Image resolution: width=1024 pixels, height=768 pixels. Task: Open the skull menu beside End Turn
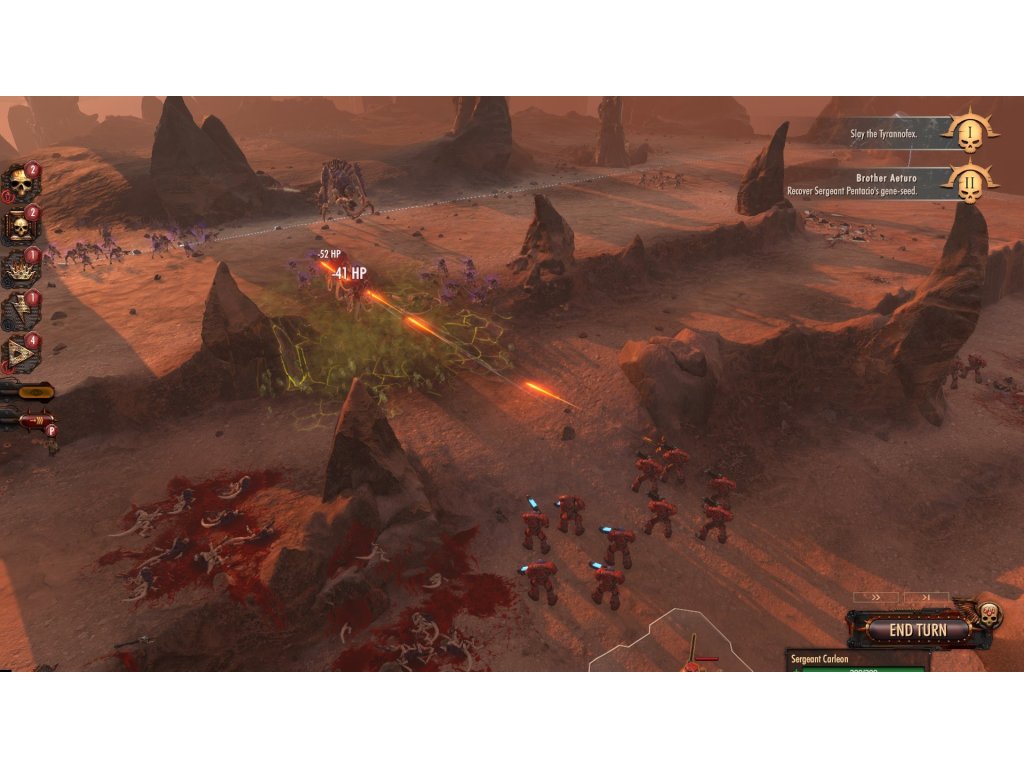(989, 616)
